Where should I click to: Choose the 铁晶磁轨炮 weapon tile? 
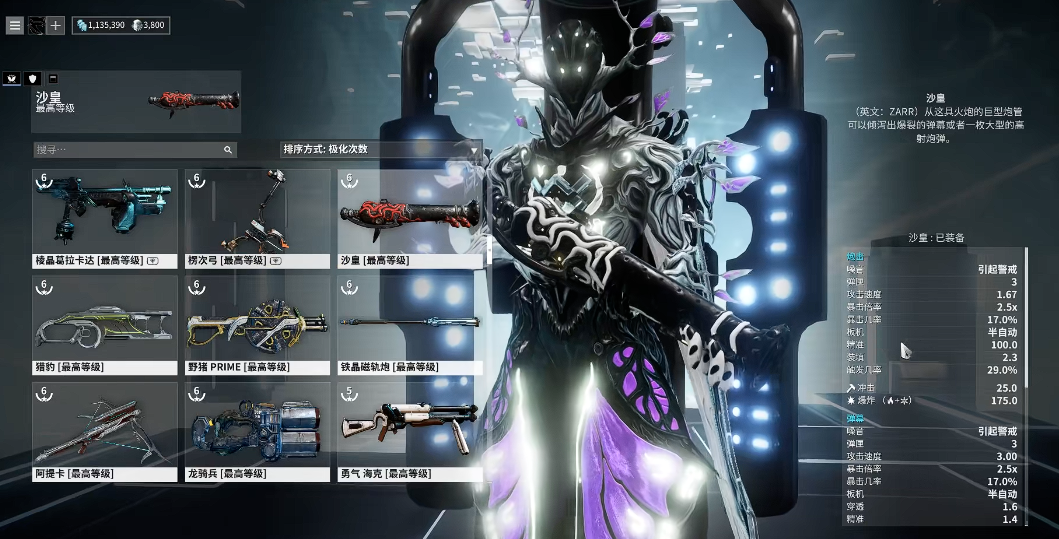(410, 325)
